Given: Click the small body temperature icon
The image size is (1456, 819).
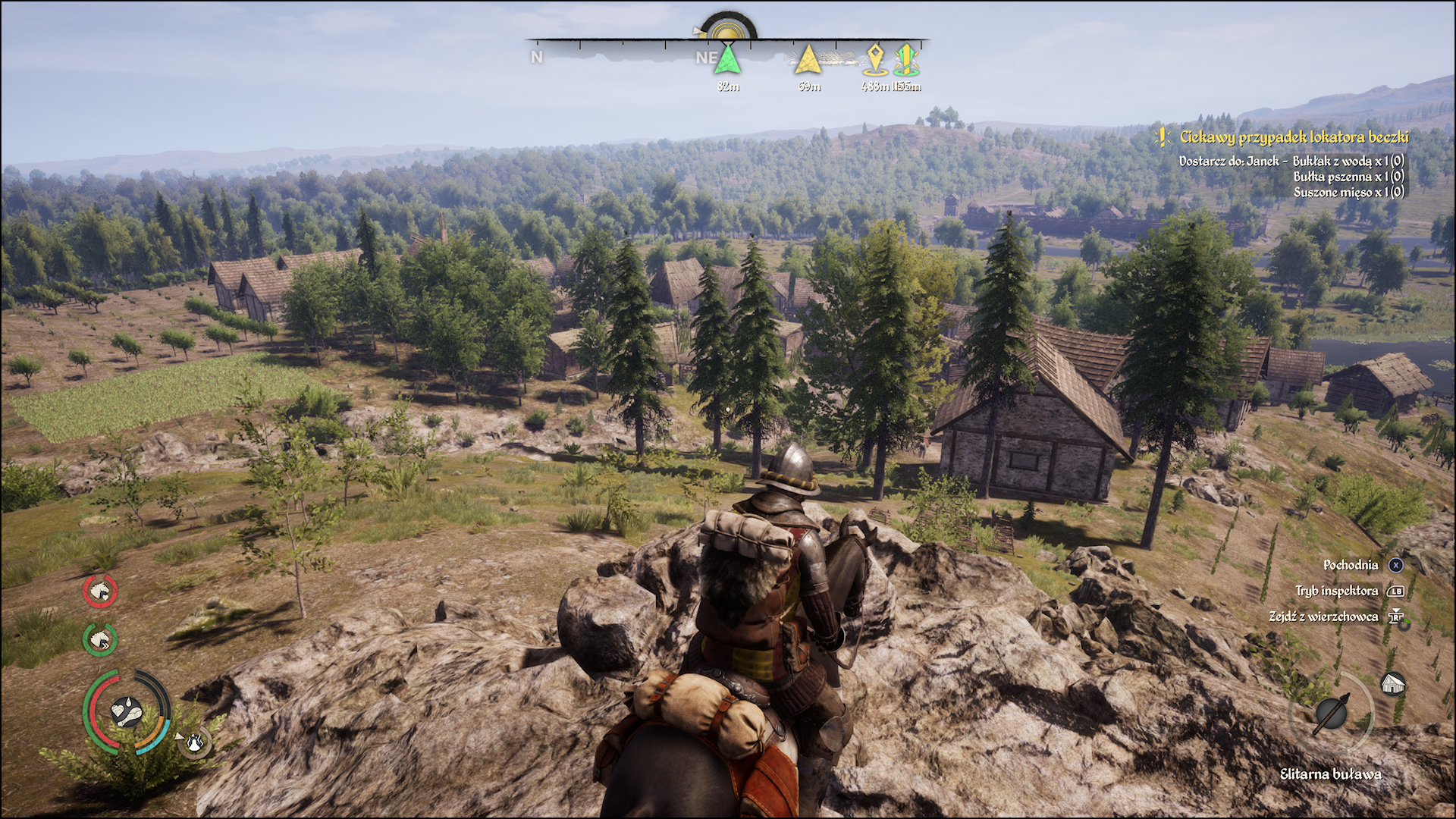Looking at the screenshot, I should tap(195, 743).
